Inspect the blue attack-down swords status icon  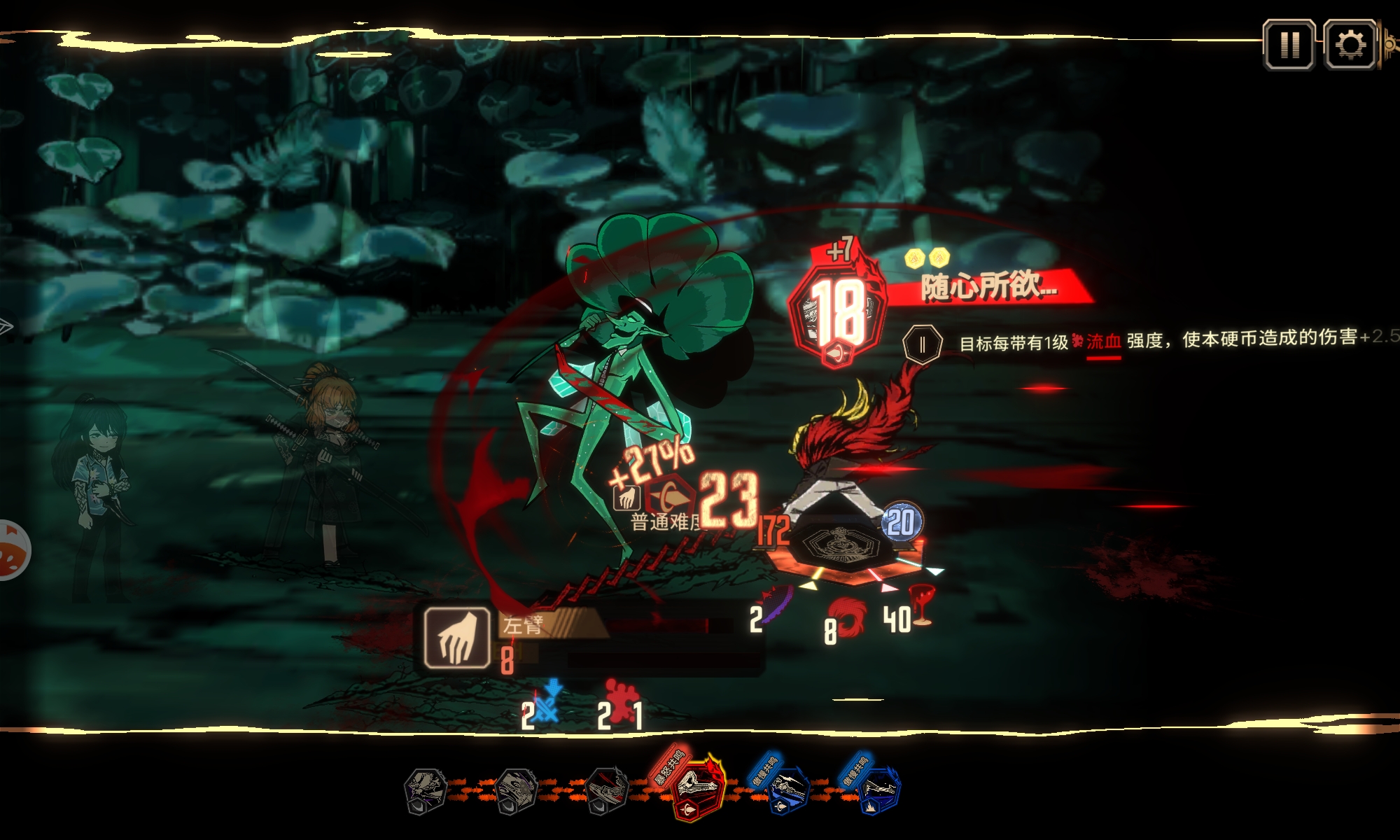point(549,701)
